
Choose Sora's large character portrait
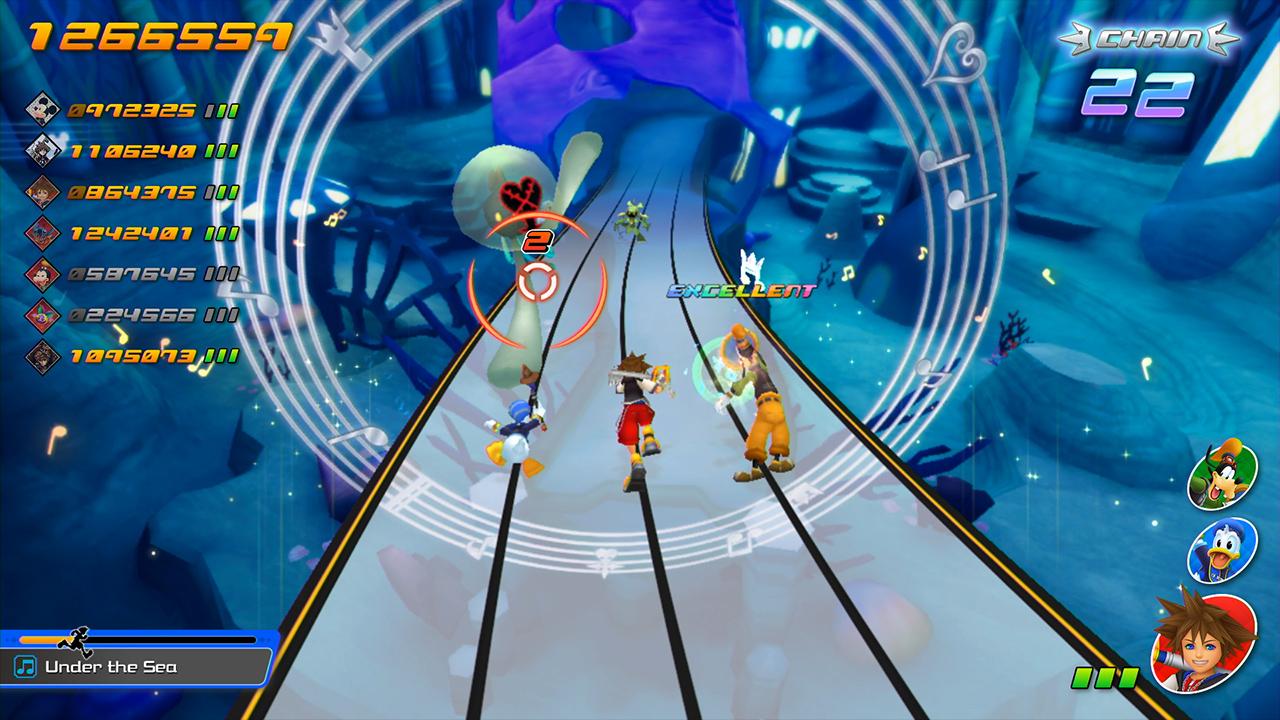click(1203, 641)
